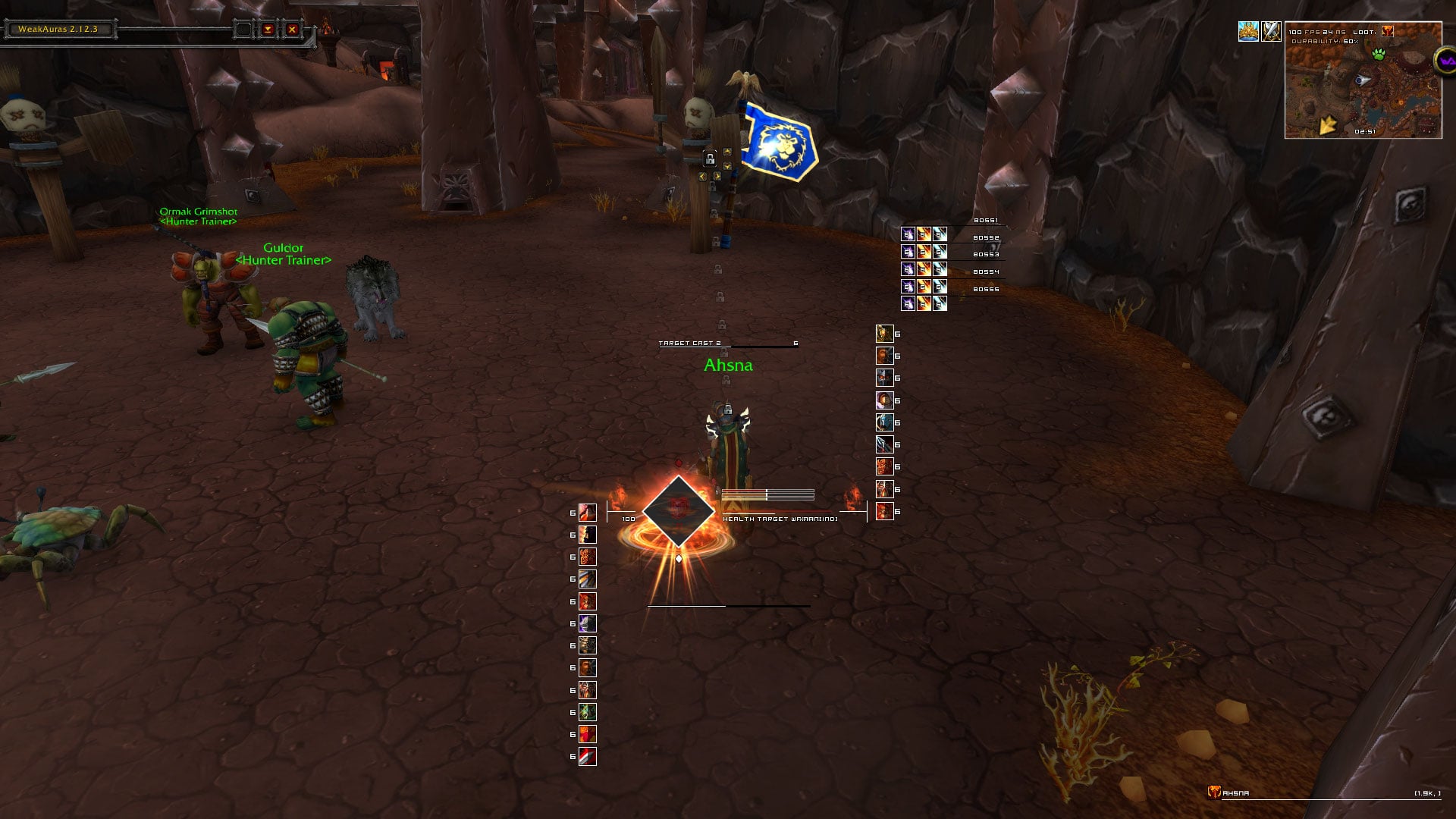Click the golden crown buff icon
This screenshot has height=819, width=1456.
click(1248, 31)
